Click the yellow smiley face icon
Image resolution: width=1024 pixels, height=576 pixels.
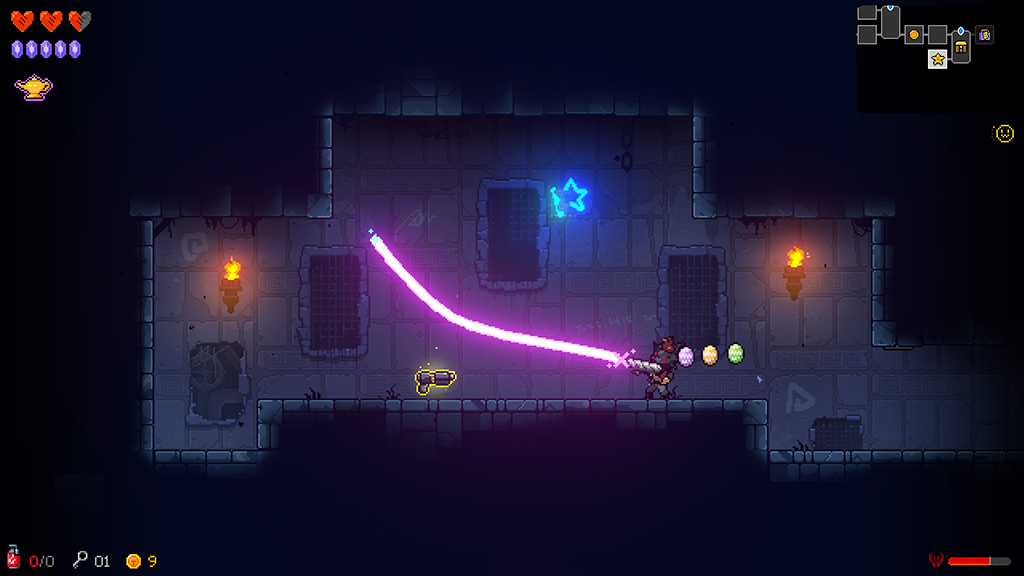1004,133
